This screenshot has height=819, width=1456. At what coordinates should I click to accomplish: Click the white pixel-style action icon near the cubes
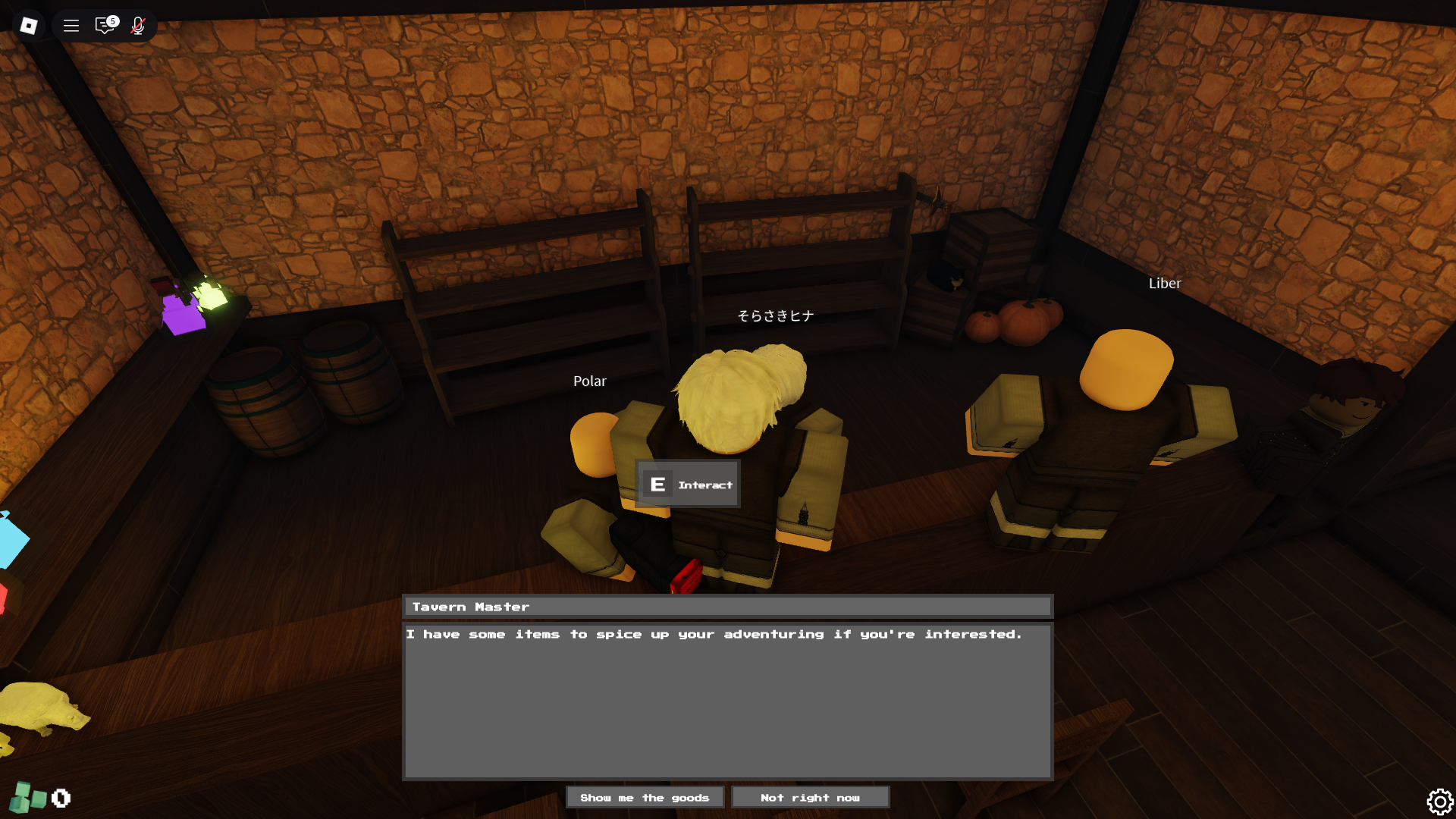pos(61,798)
